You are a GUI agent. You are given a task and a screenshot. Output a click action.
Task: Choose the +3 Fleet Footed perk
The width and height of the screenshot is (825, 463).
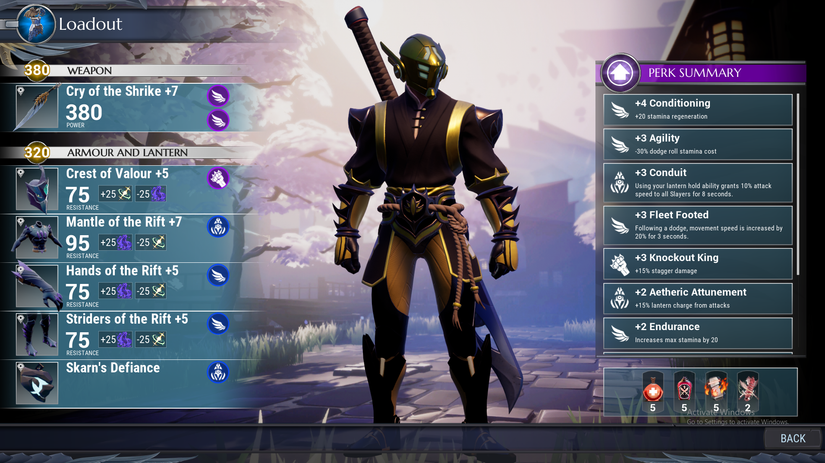point(699,223)
